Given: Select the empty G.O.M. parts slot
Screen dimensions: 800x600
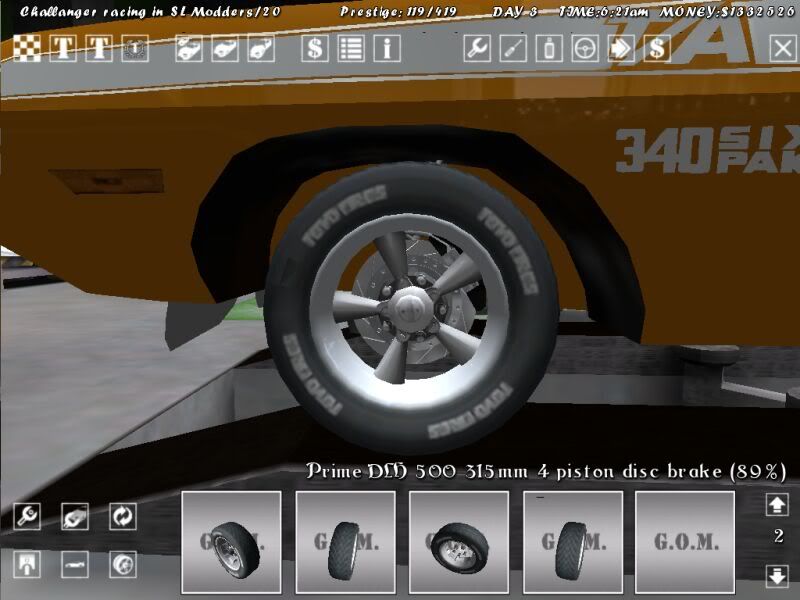Looking at the screenshot, I should (685, 542).
